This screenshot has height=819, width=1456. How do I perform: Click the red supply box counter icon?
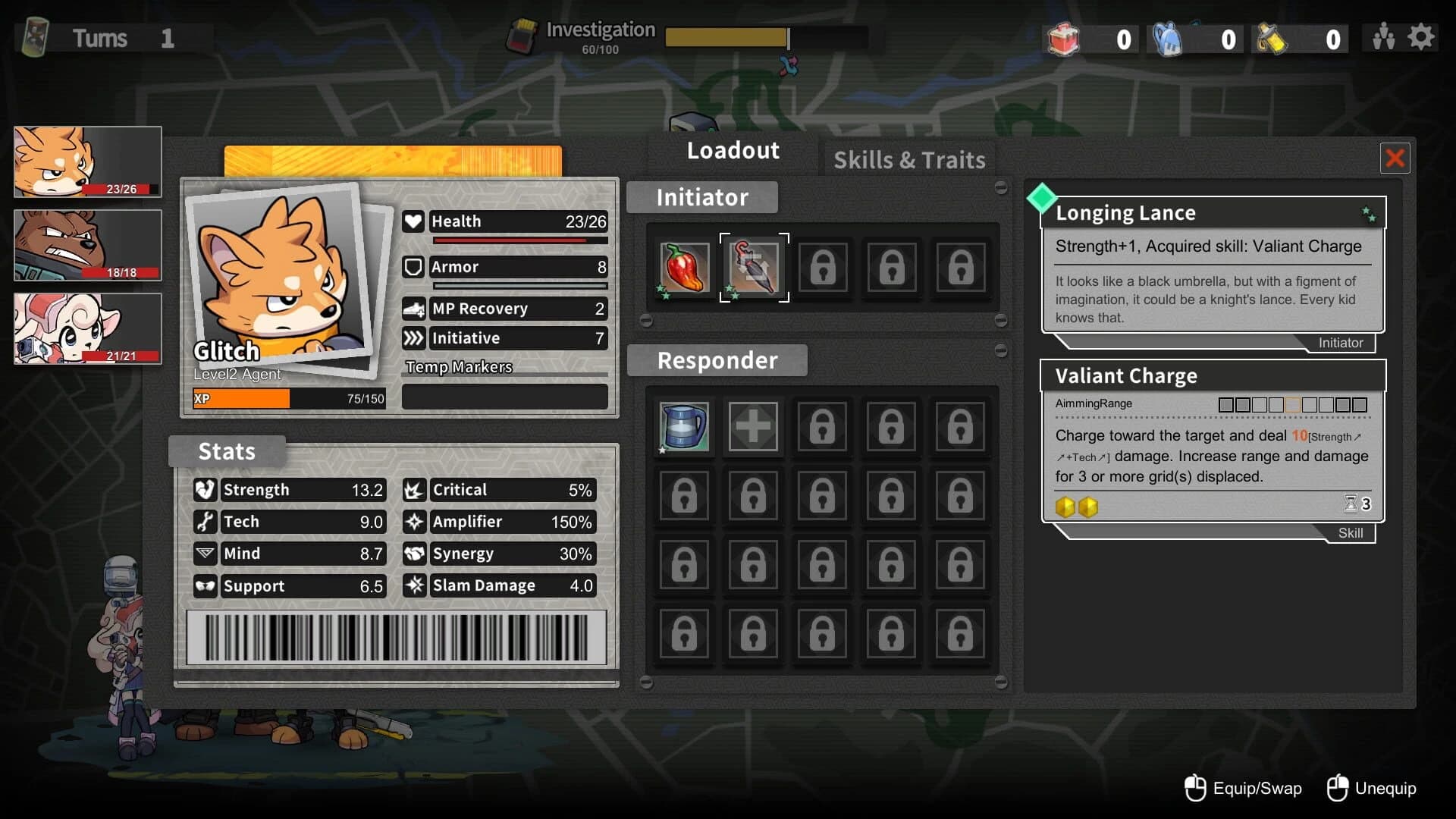coord(1063,39)
